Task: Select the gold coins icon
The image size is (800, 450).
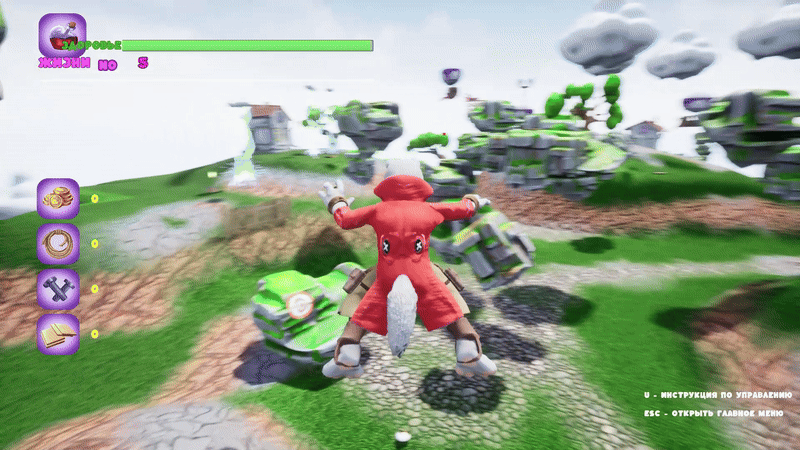Action: pyautogui.click(x=58, y=198)
